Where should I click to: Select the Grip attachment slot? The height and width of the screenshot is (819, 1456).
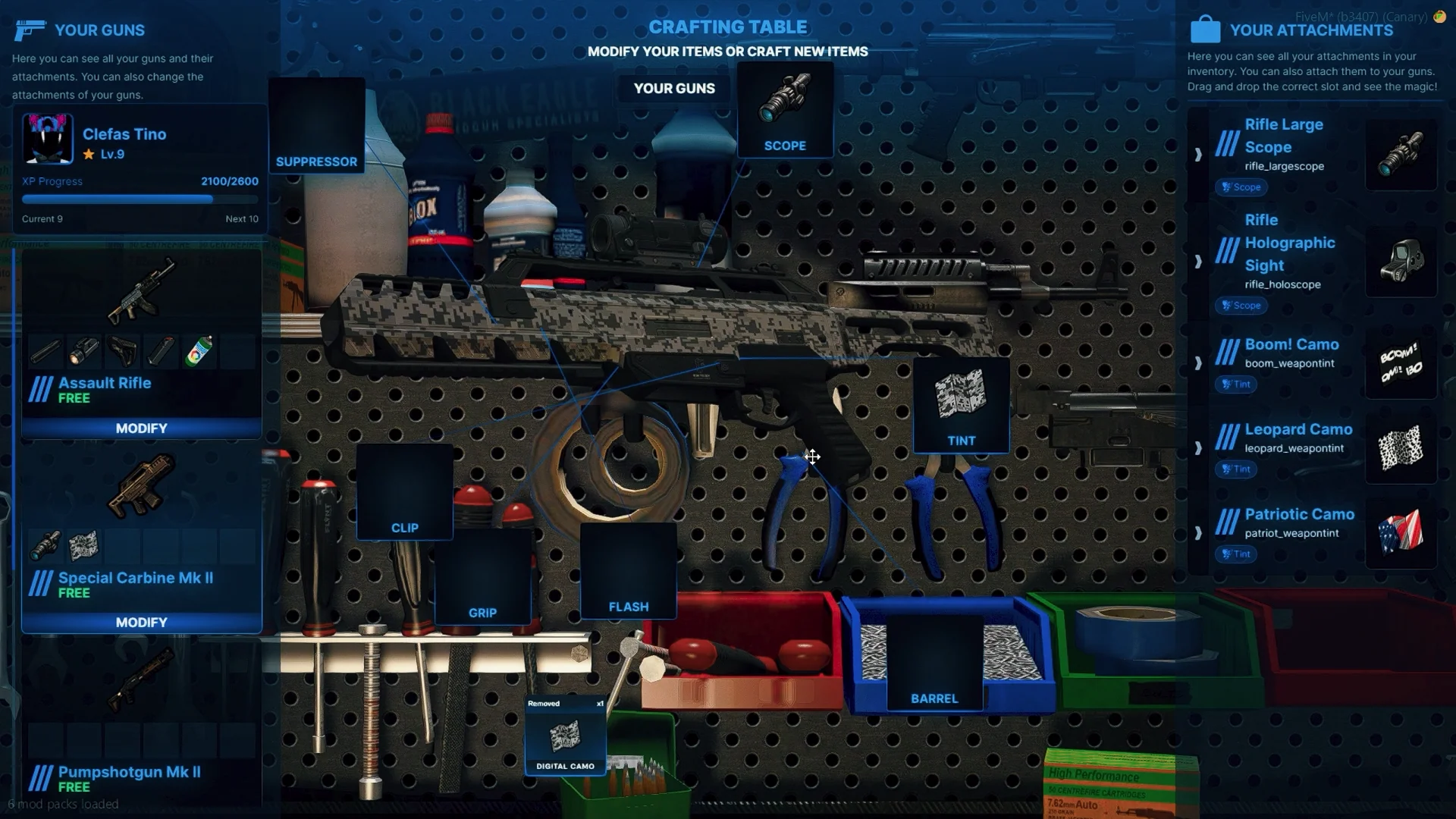482,577
